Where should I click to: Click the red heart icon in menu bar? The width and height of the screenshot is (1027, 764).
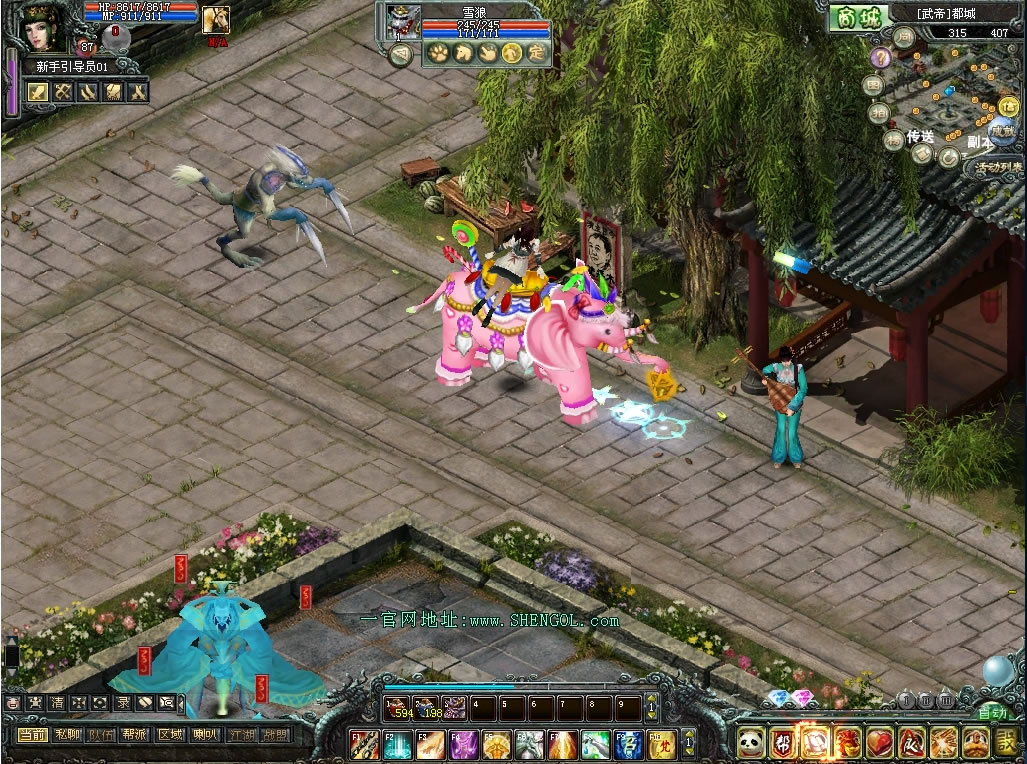[x=879, y=742]
